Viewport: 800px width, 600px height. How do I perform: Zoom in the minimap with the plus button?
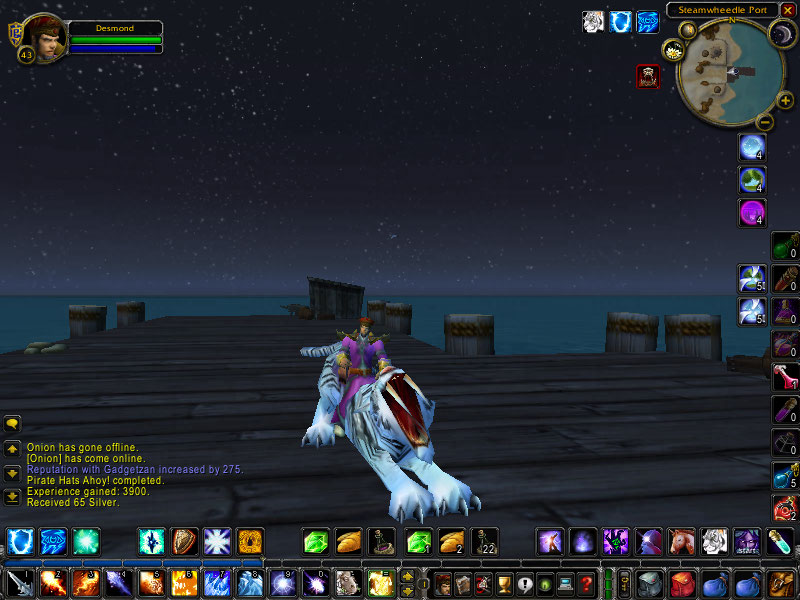coord(785,100)
